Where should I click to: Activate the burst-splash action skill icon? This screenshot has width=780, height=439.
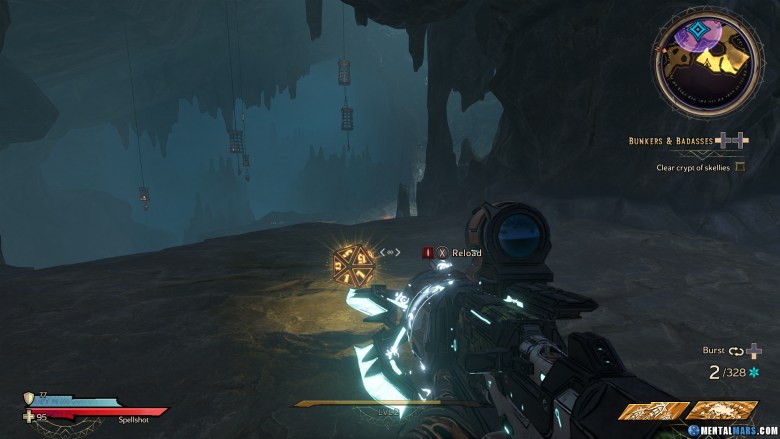pos(720,410)
